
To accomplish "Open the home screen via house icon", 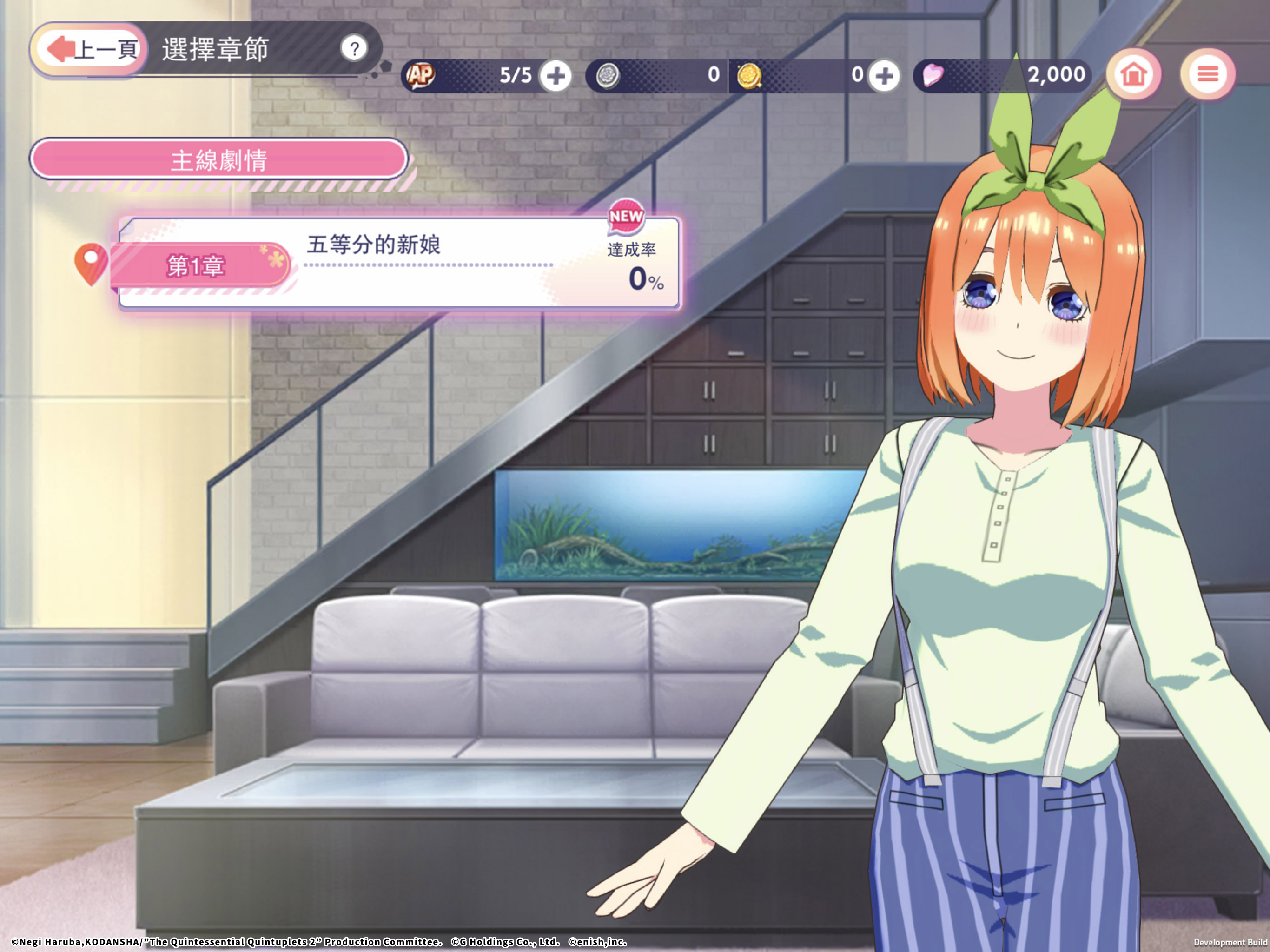I will click(x=1134, y=73).
